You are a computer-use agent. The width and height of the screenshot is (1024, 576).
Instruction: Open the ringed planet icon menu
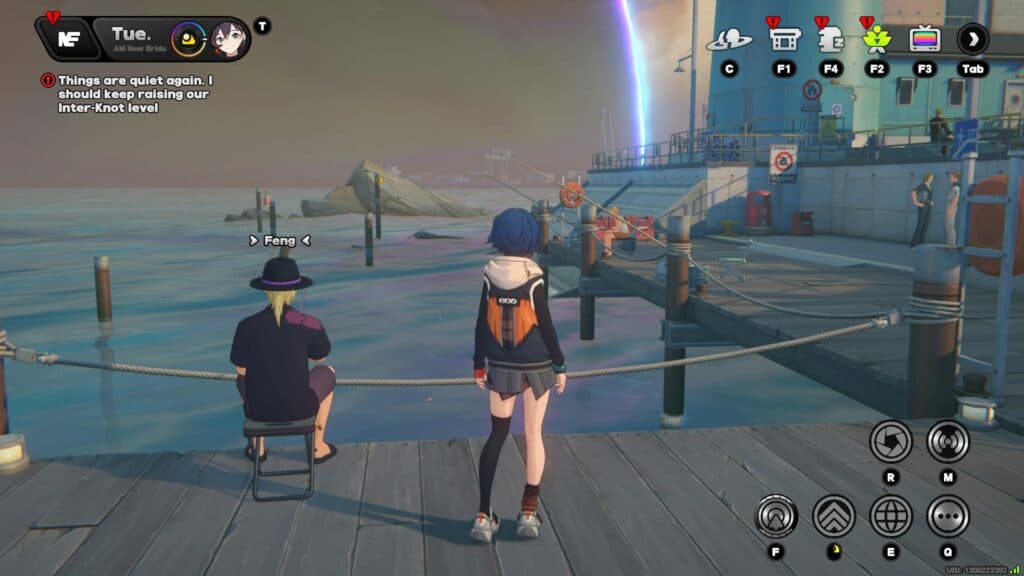(x=729, y=40)
